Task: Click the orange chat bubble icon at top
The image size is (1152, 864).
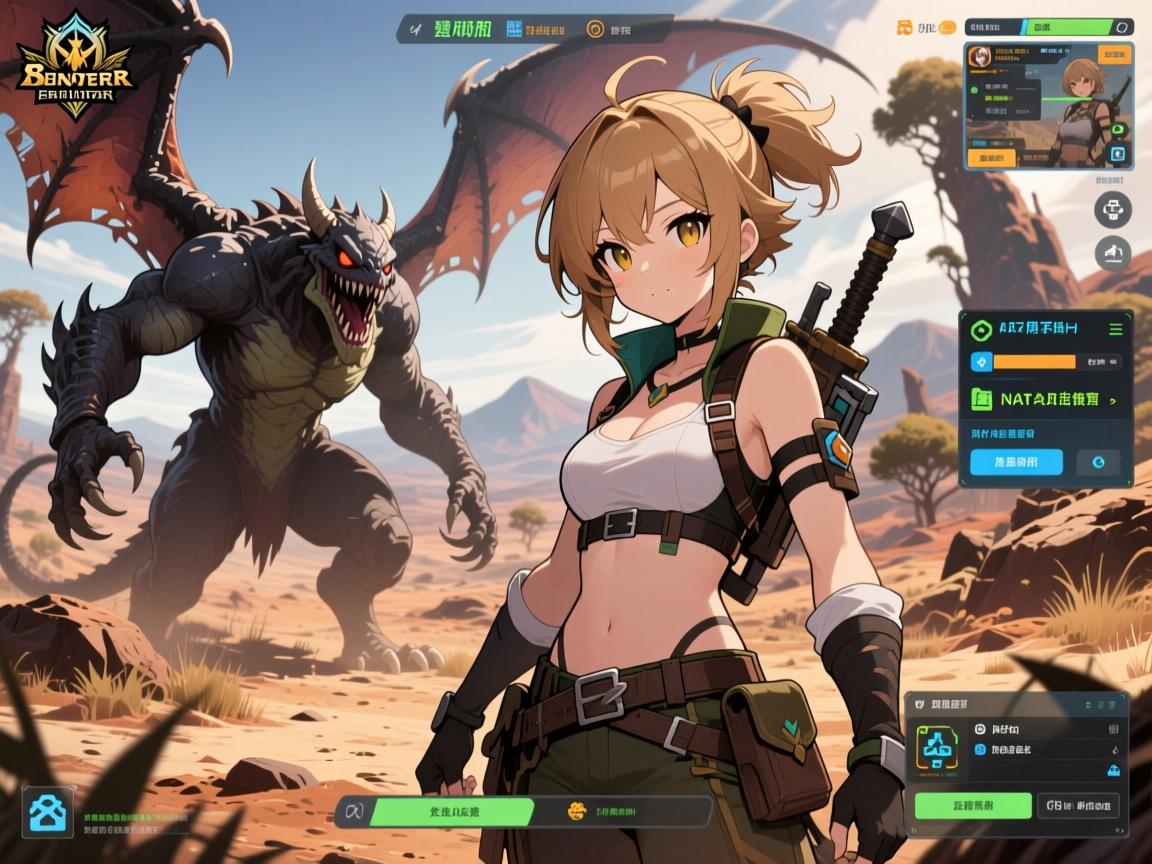Action: pos(946,28)
